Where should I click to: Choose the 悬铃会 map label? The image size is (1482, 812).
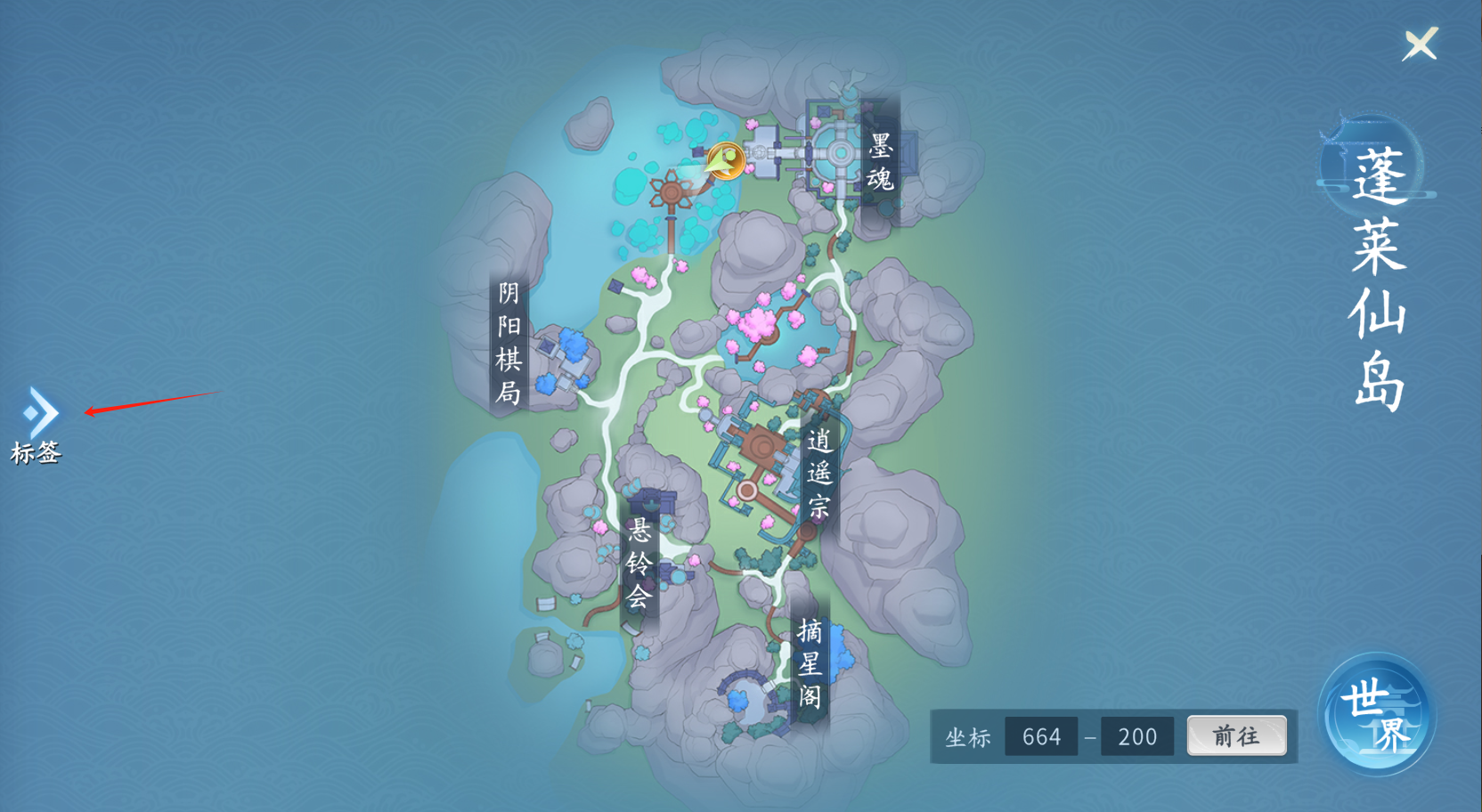click(639, 564)
